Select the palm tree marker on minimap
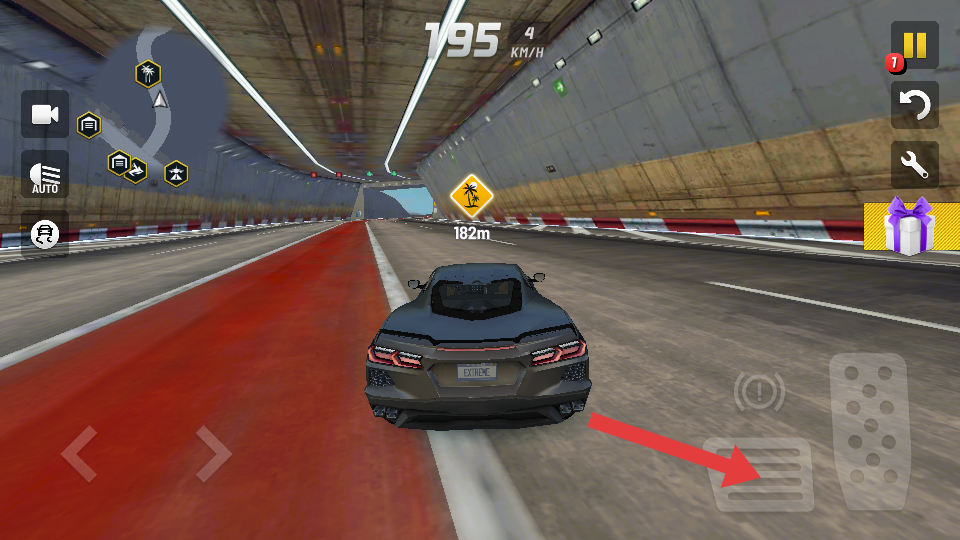Viewport: 960px width, 540px height. 148,73
